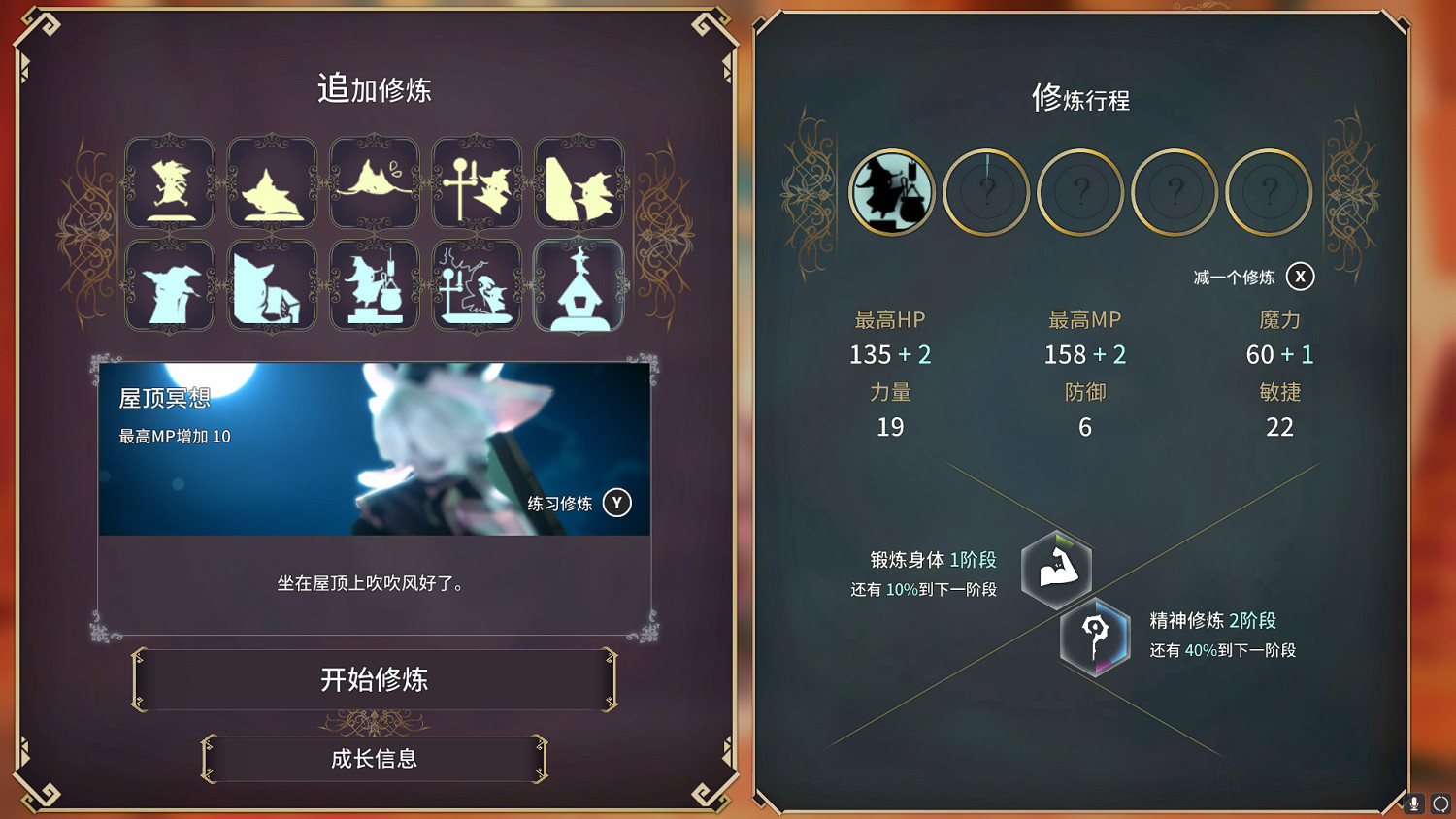Click the second question-mark schedule slot
The width and height of the screenshot is (1456, 819).
point(985,192)
